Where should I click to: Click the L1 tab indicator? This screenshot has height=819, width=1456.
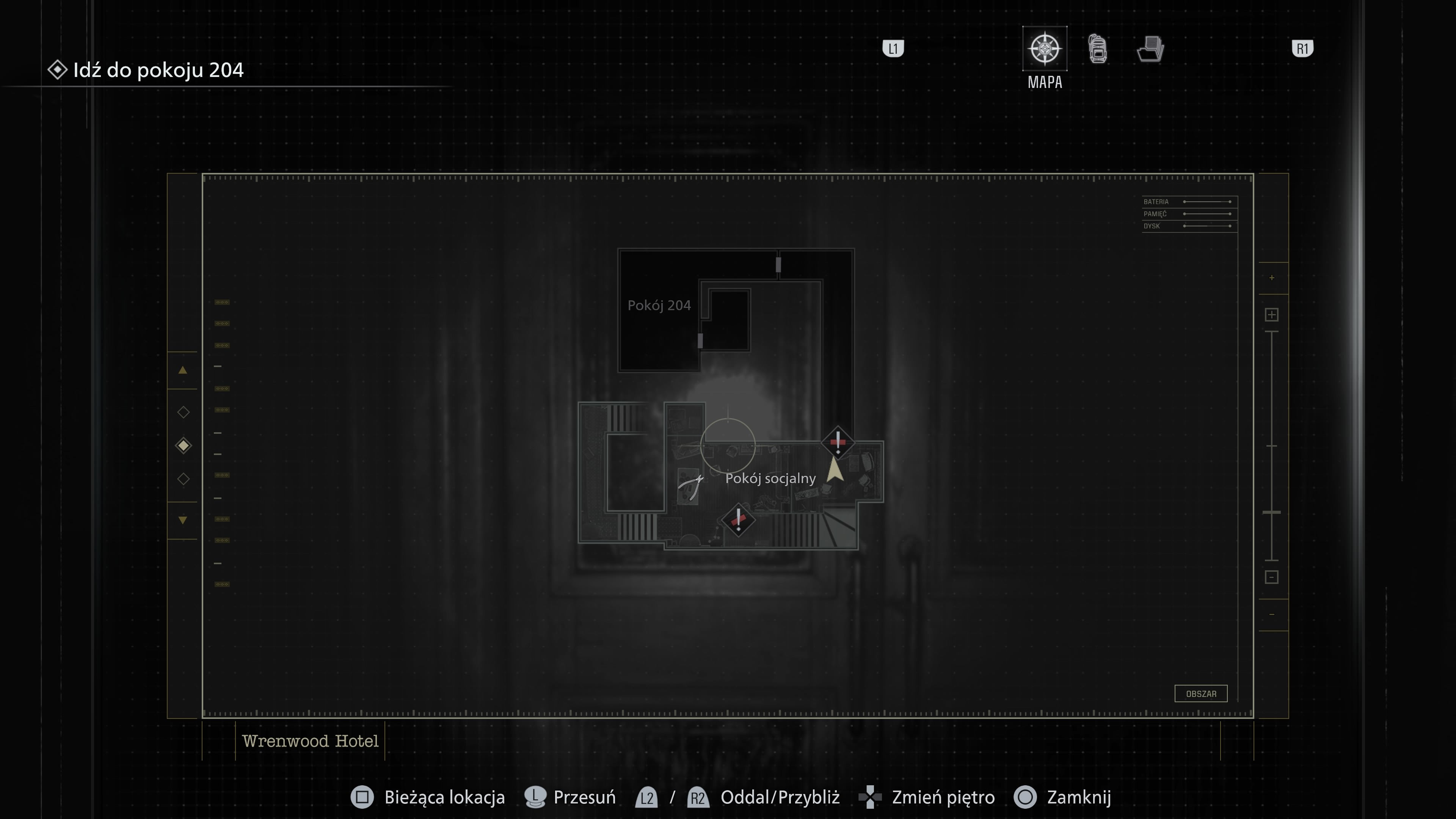893,49
